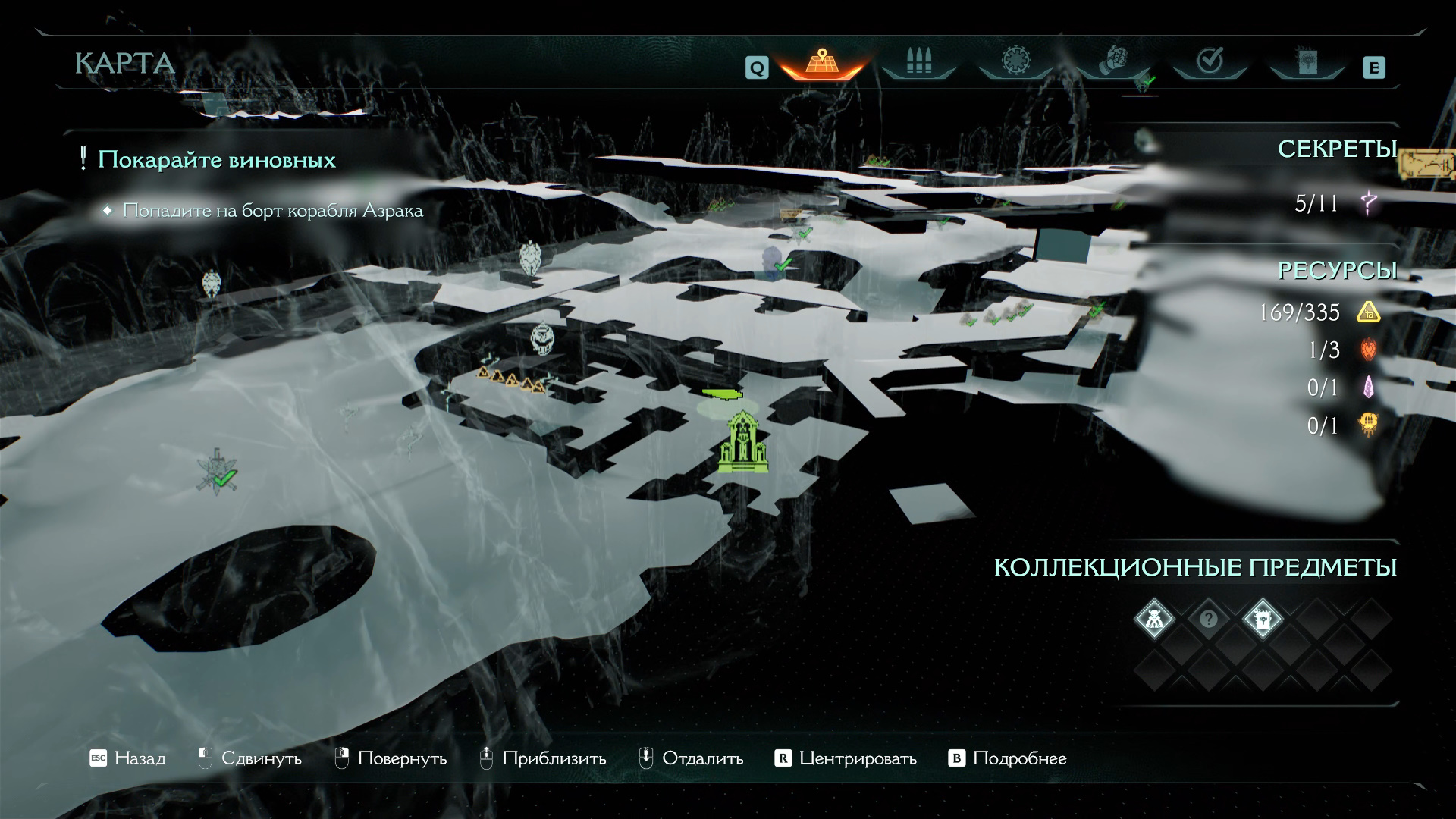Select the active map tab
This screenshot has width=1456, height=819.
(x=822, y=62)
